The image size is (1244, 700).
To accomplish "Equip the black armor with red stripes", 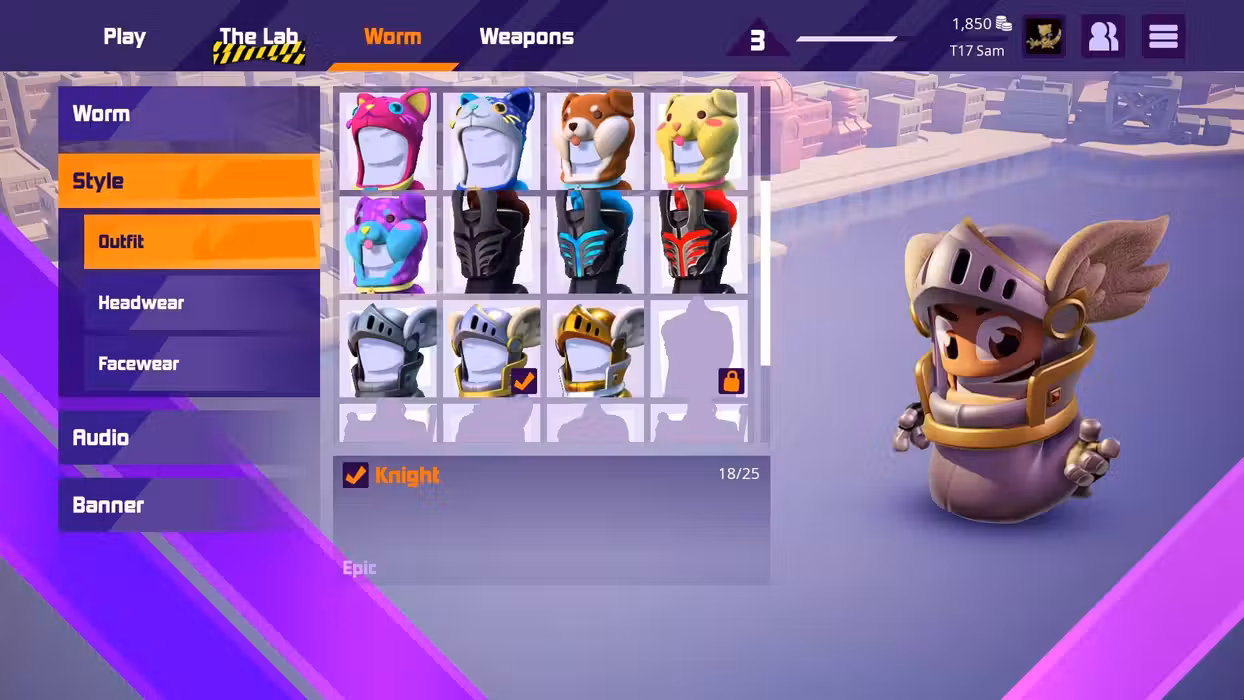I will click(699, 244).
